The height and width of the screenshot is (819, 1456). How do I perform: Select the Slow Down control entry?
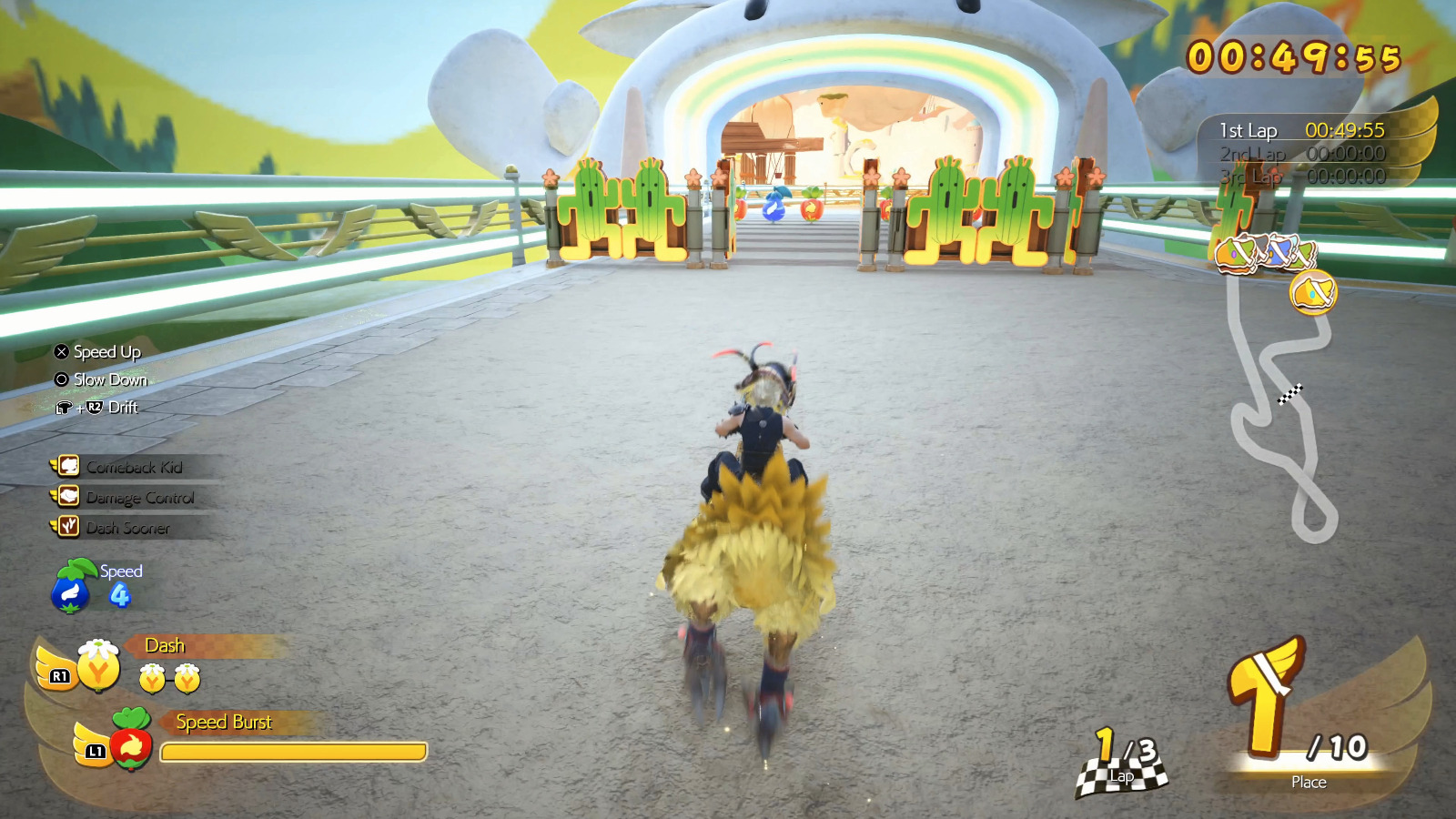click(x=60, y=379)
